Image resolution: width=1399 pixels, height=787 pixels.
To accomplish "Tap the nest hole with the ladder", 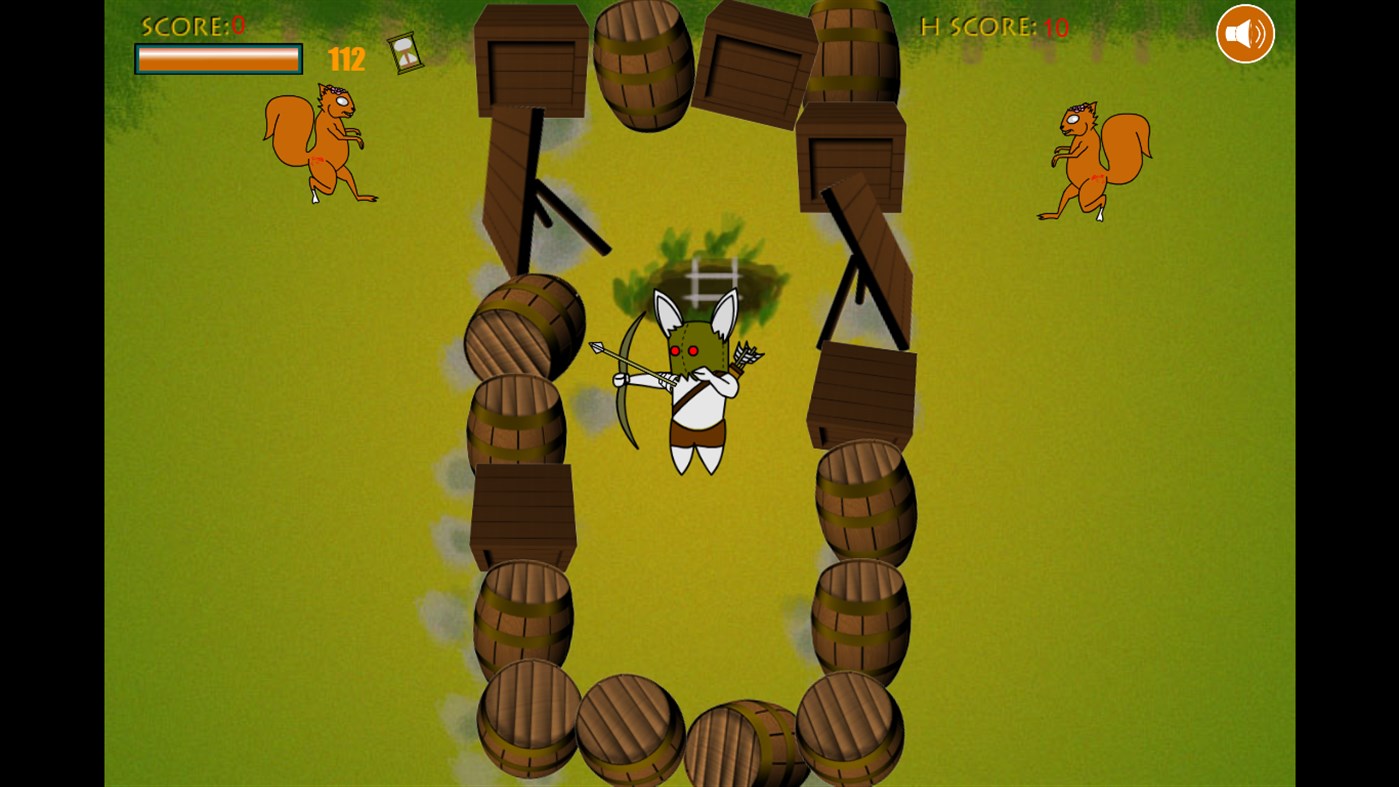I will (x=710, y=275).
